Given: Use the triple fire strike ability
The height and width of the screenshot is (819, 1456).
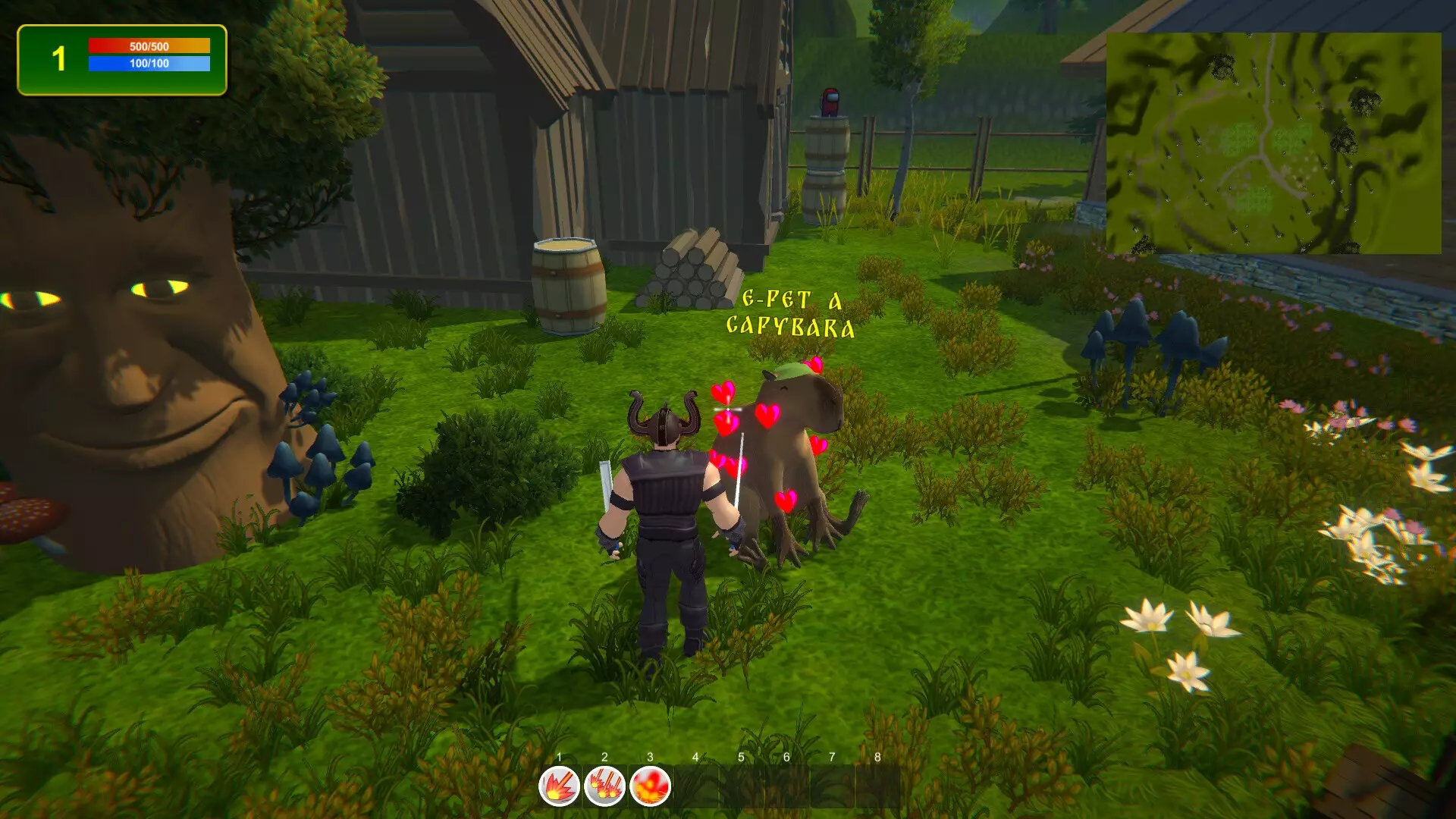Looking at the screenshot, I should click(604, 786).
